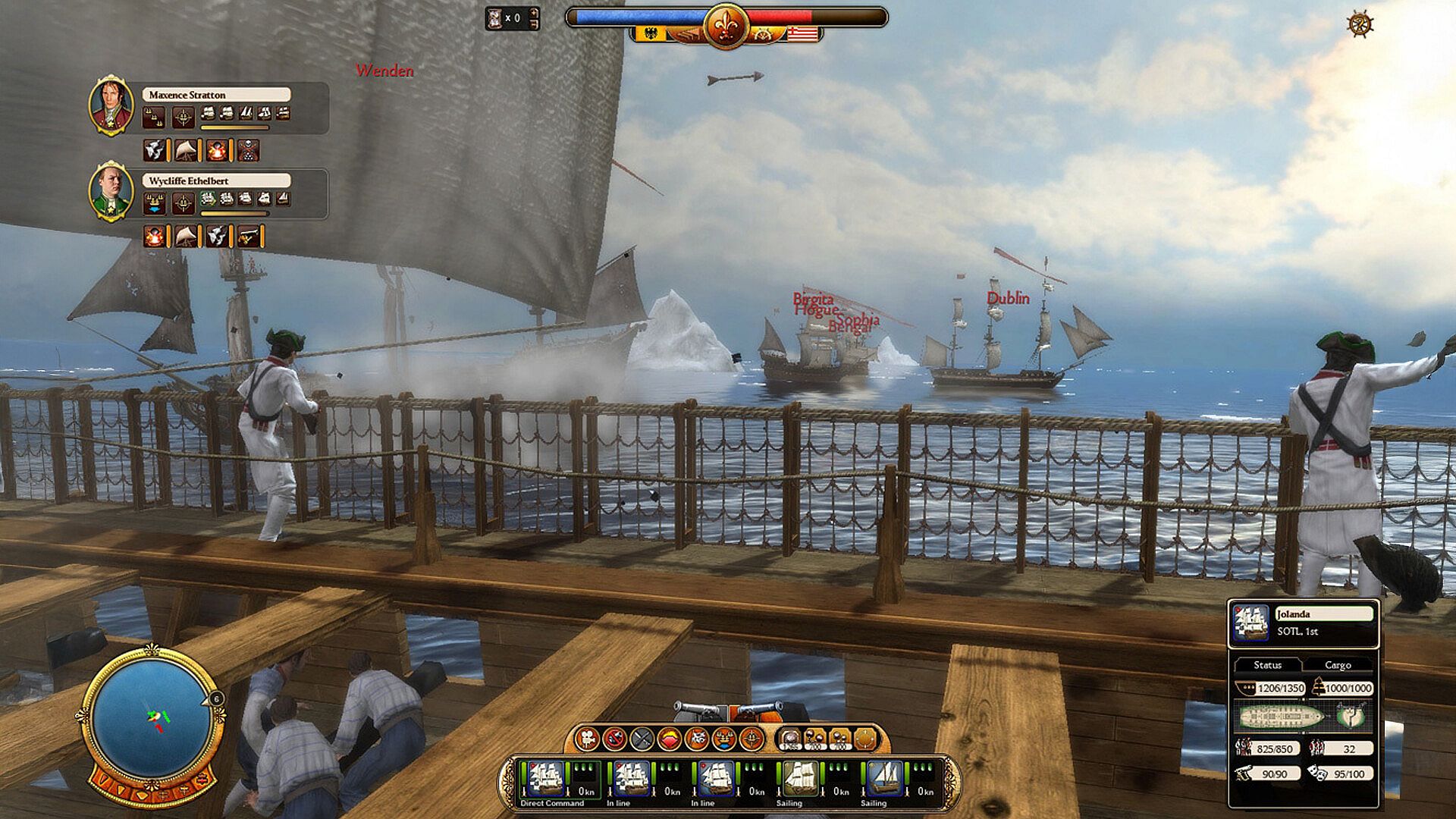
Task: Click the red gem icon in command bar
Action: click(x=670, y=738)
